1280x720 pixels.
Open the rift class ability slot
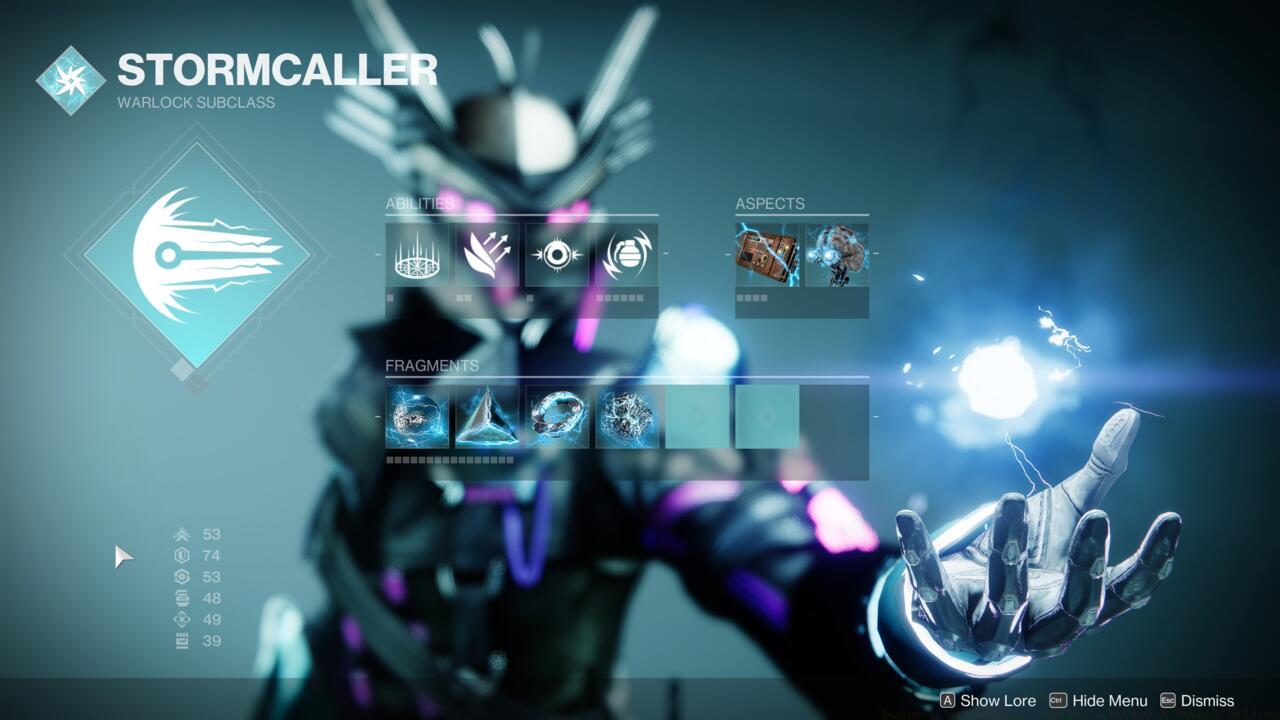click(417, 255)
